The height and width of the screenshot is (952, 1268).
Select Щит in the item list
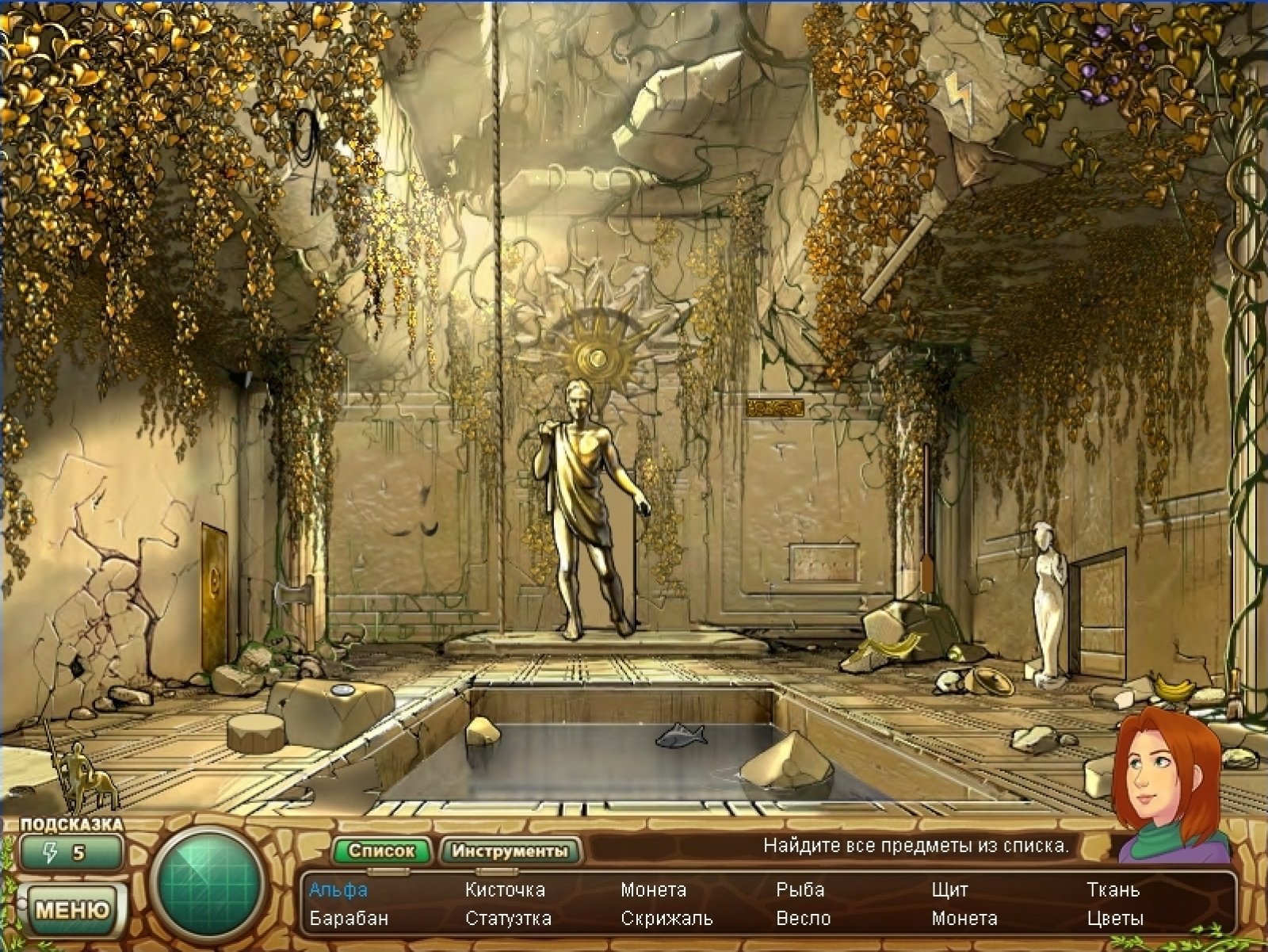(949, 889)
